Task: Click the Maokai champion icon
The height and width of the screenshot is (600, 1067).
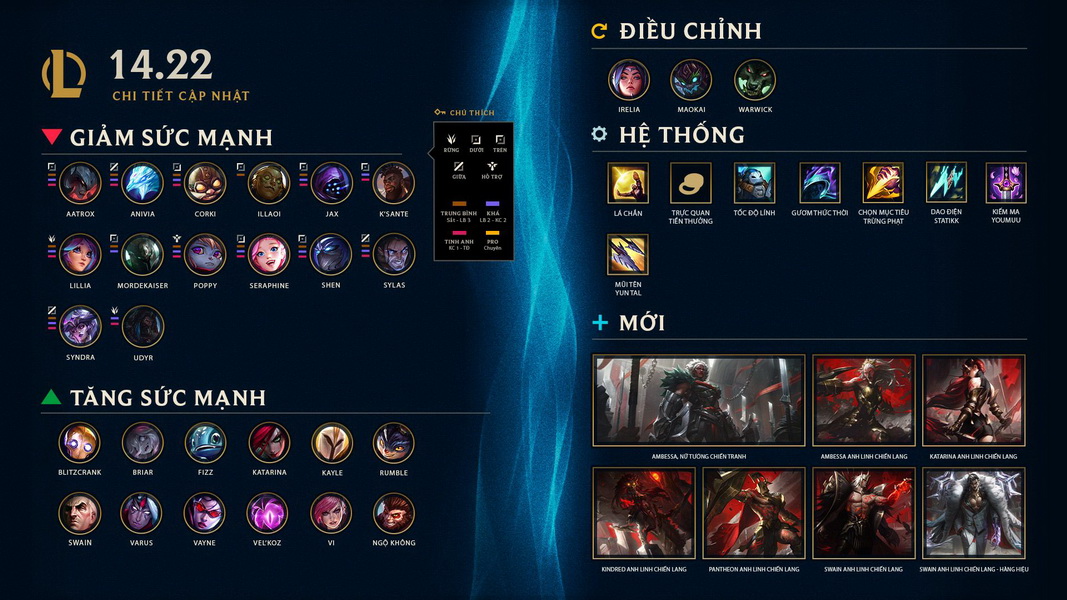Action: [x=691, y=80]
